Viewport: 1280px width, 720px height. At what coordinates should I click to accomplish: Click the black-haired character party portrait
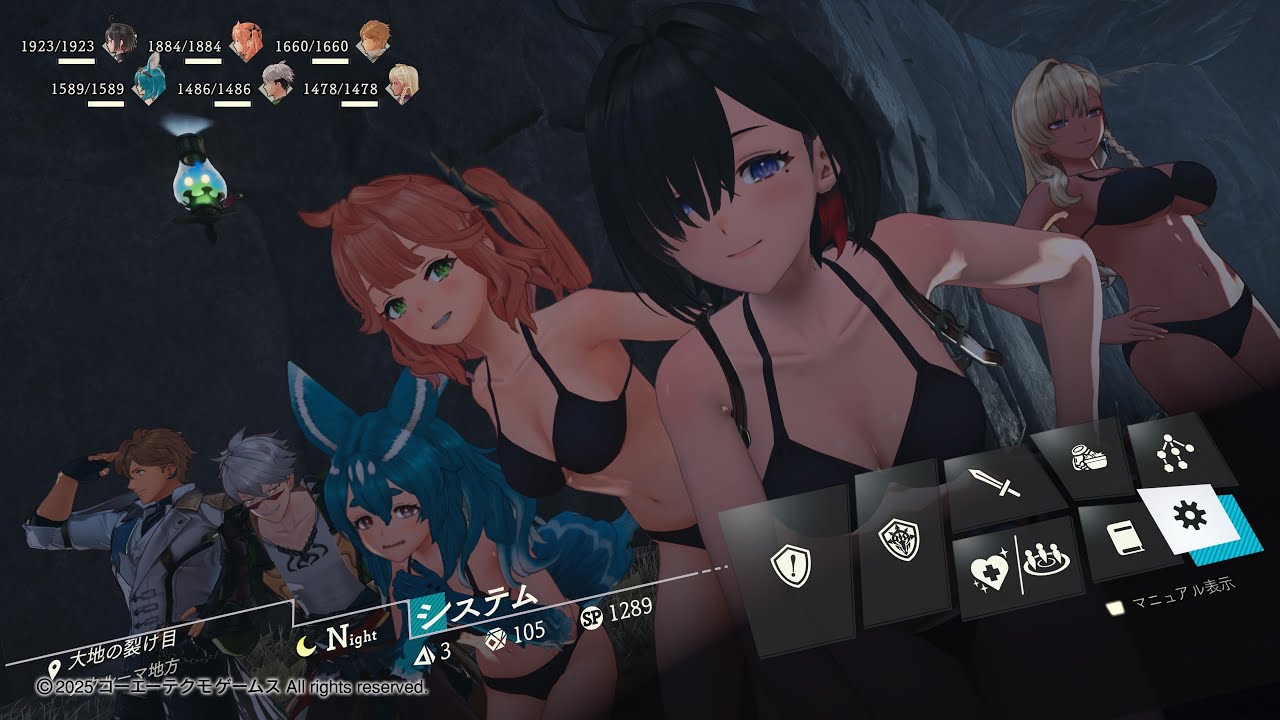pos(120,42)
